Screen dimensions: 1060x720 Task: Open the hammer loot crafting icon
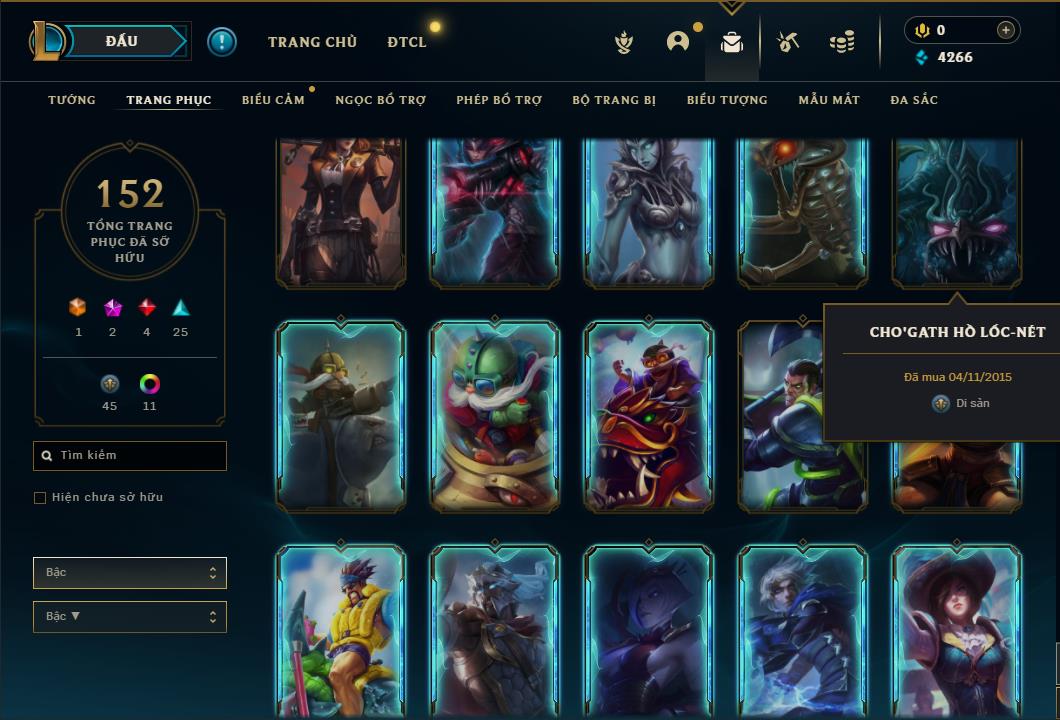(788, 42)
